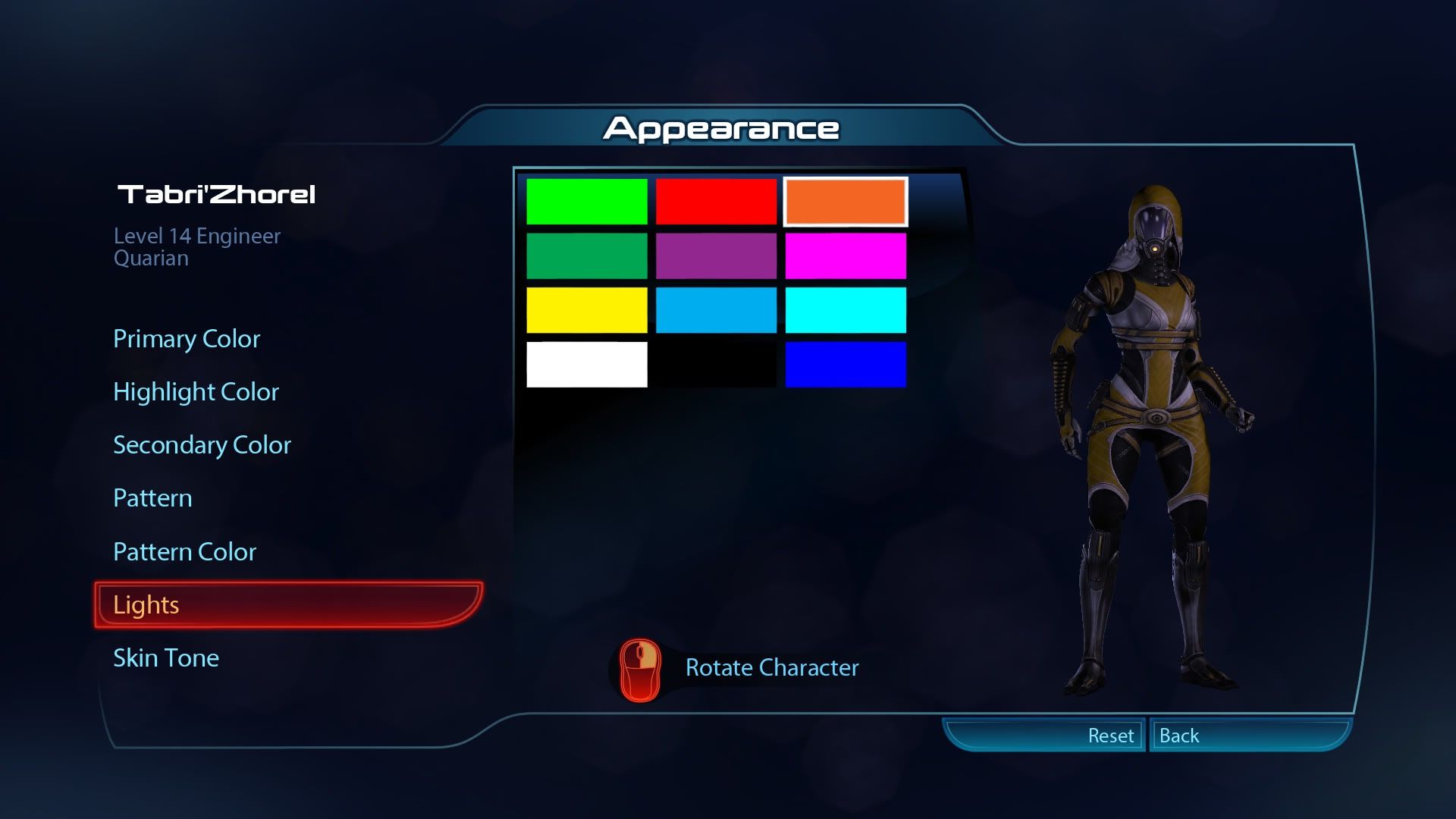1456x819 pixels.
Task: Reset the appearance settings
Action: pos(1110,736)
